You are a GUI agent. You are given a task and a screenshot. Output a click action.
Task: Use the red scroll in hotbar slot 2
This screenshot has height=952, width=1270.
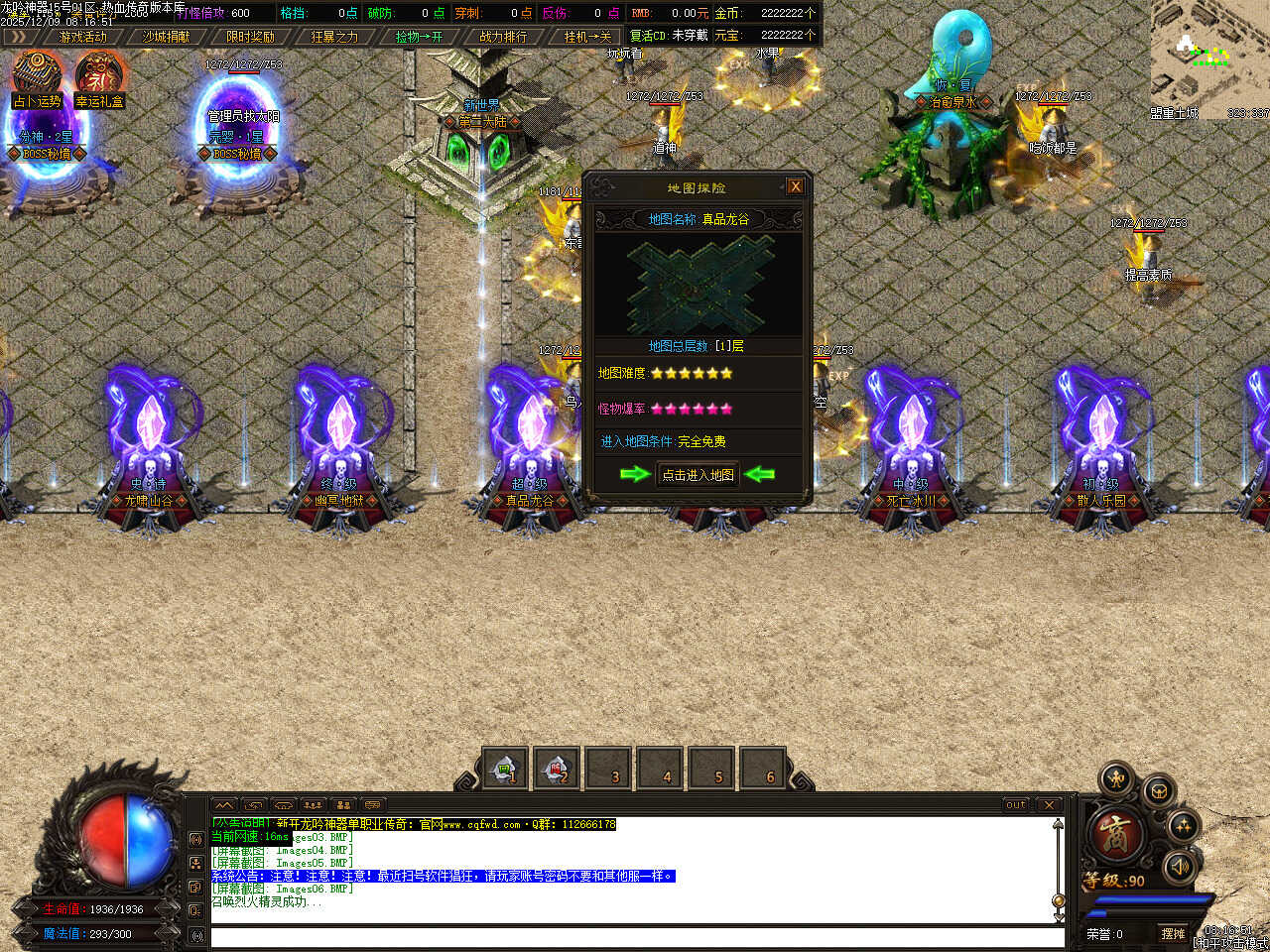coord(557,768)
